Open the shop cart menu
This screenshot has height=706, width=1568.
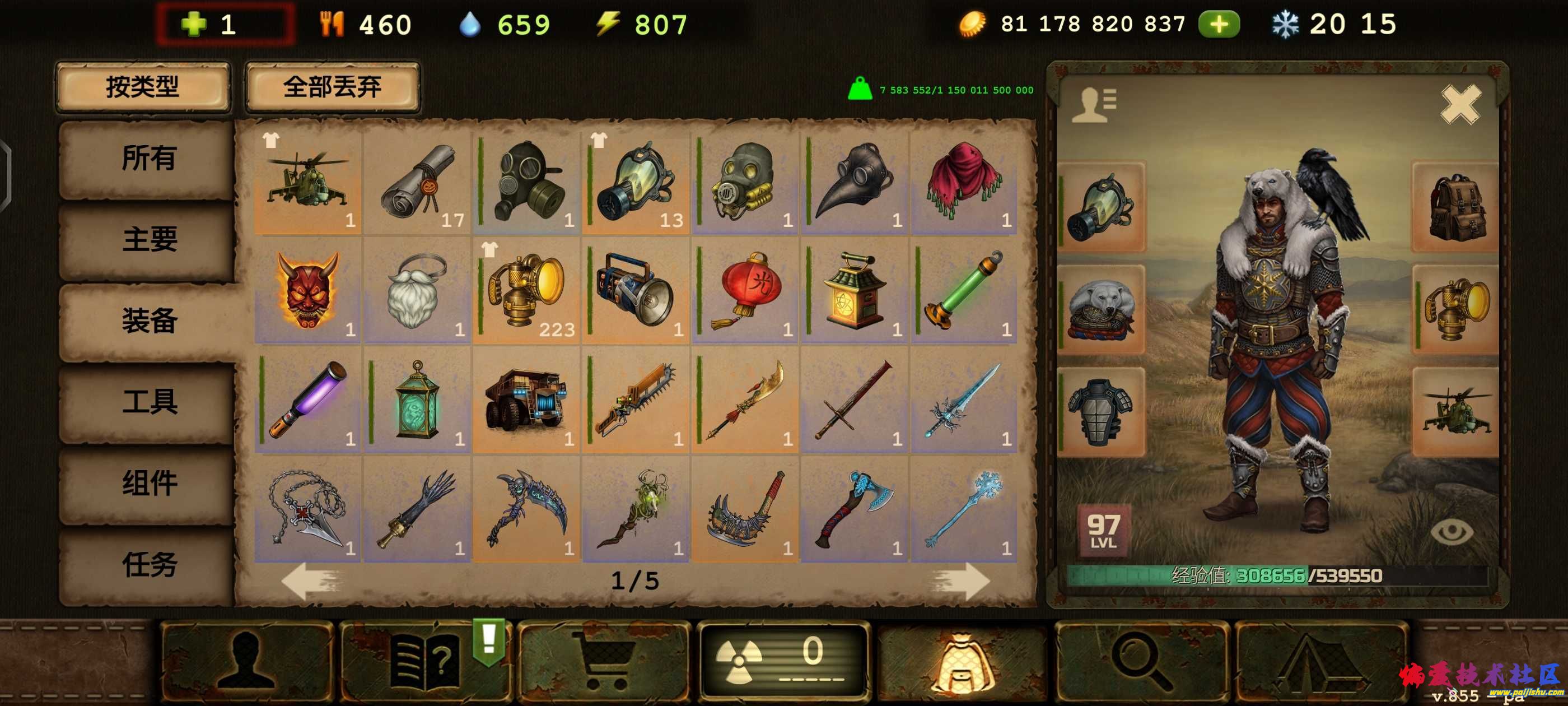pos(603,661)
